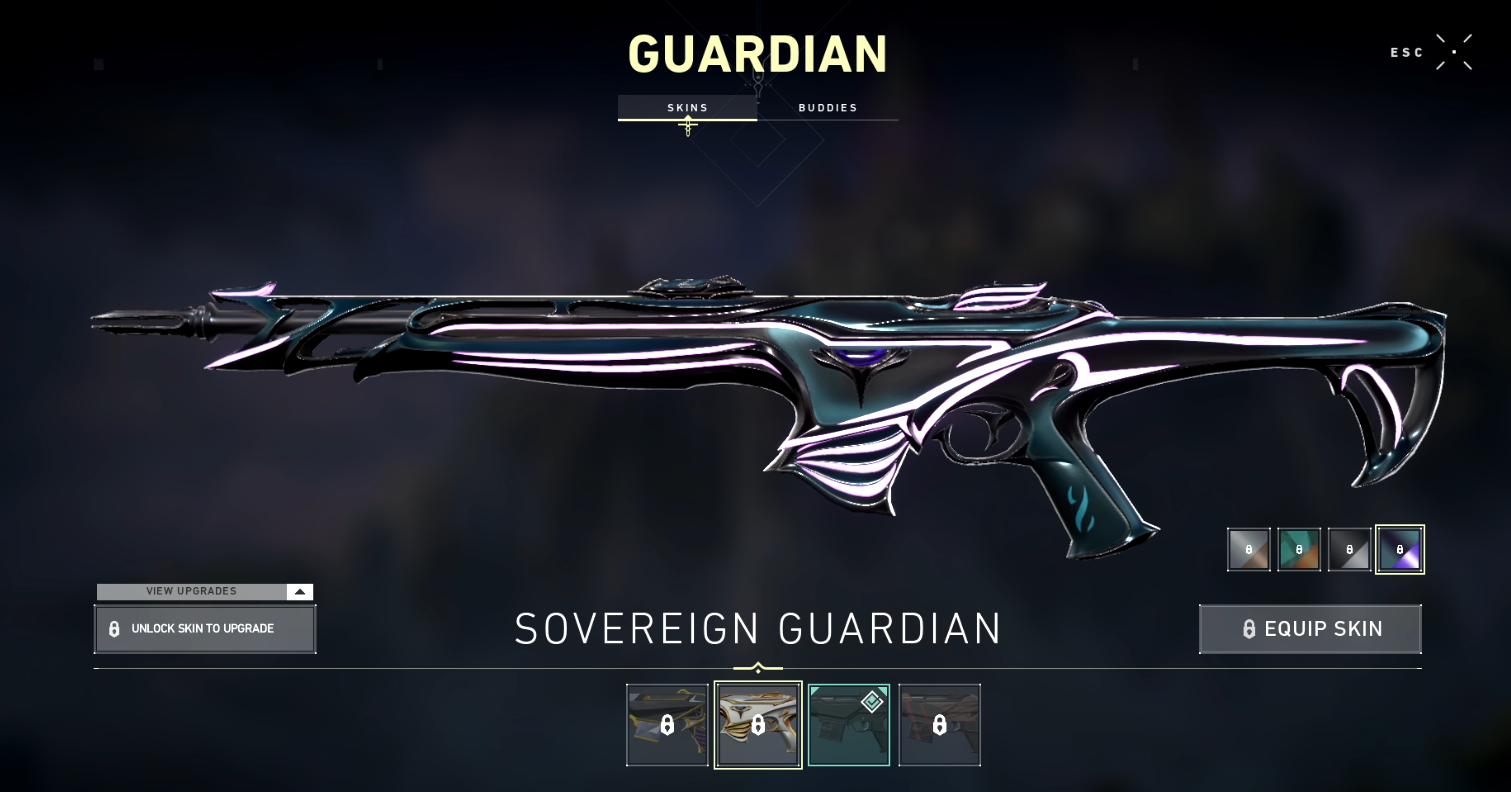Select the black-gray variant color swatch
1511x792 pixels.
(x=1349, y=549)
